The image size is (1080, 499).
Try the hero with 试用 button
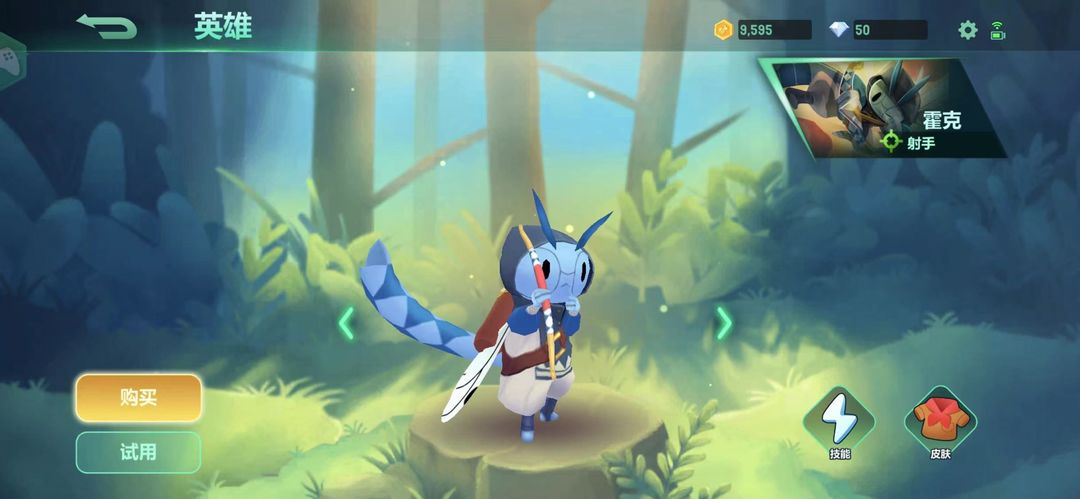click(138, 452)
